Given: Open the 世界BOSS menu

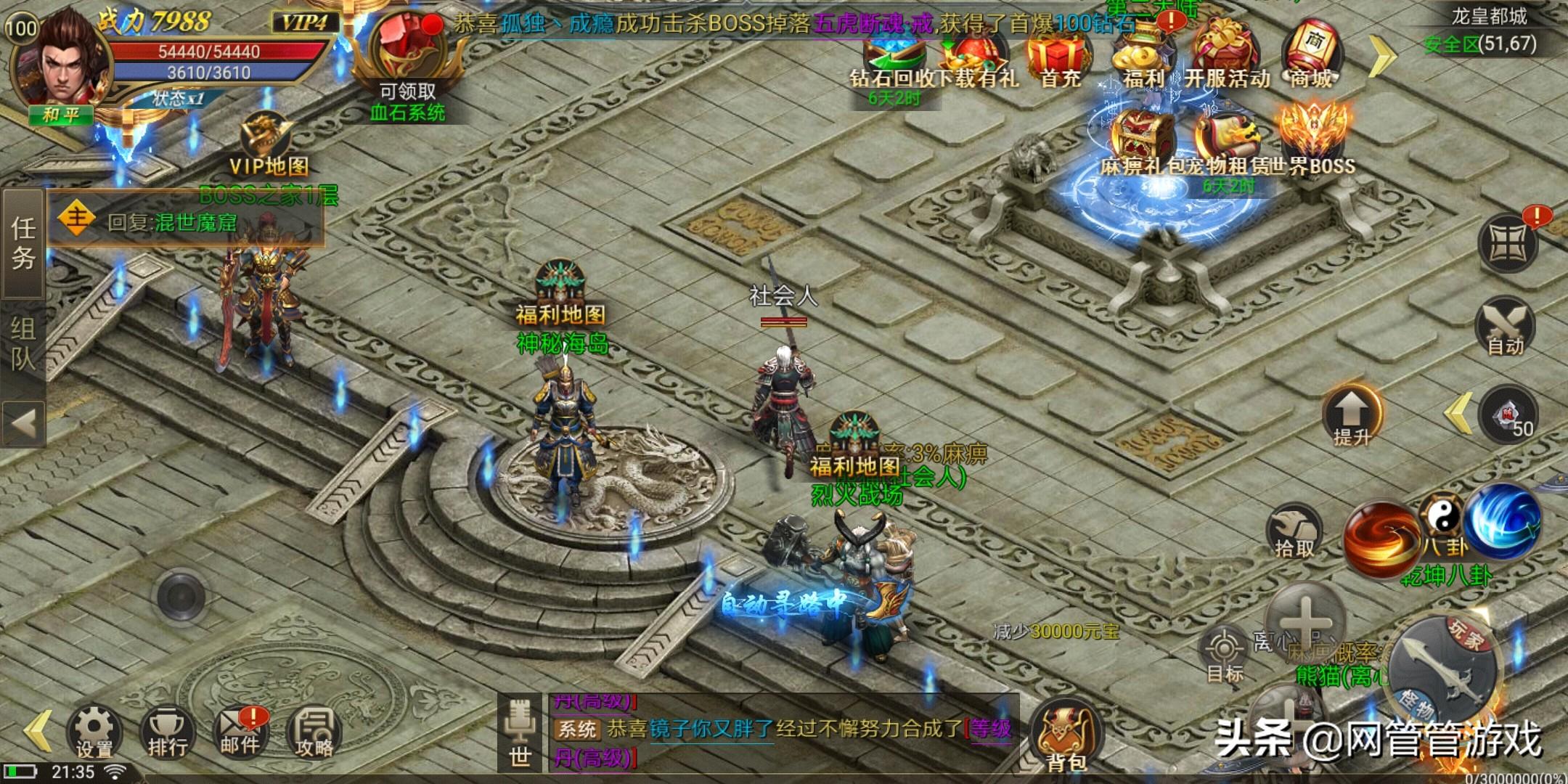Looking at the screenshot, I should click(1315, 139).
